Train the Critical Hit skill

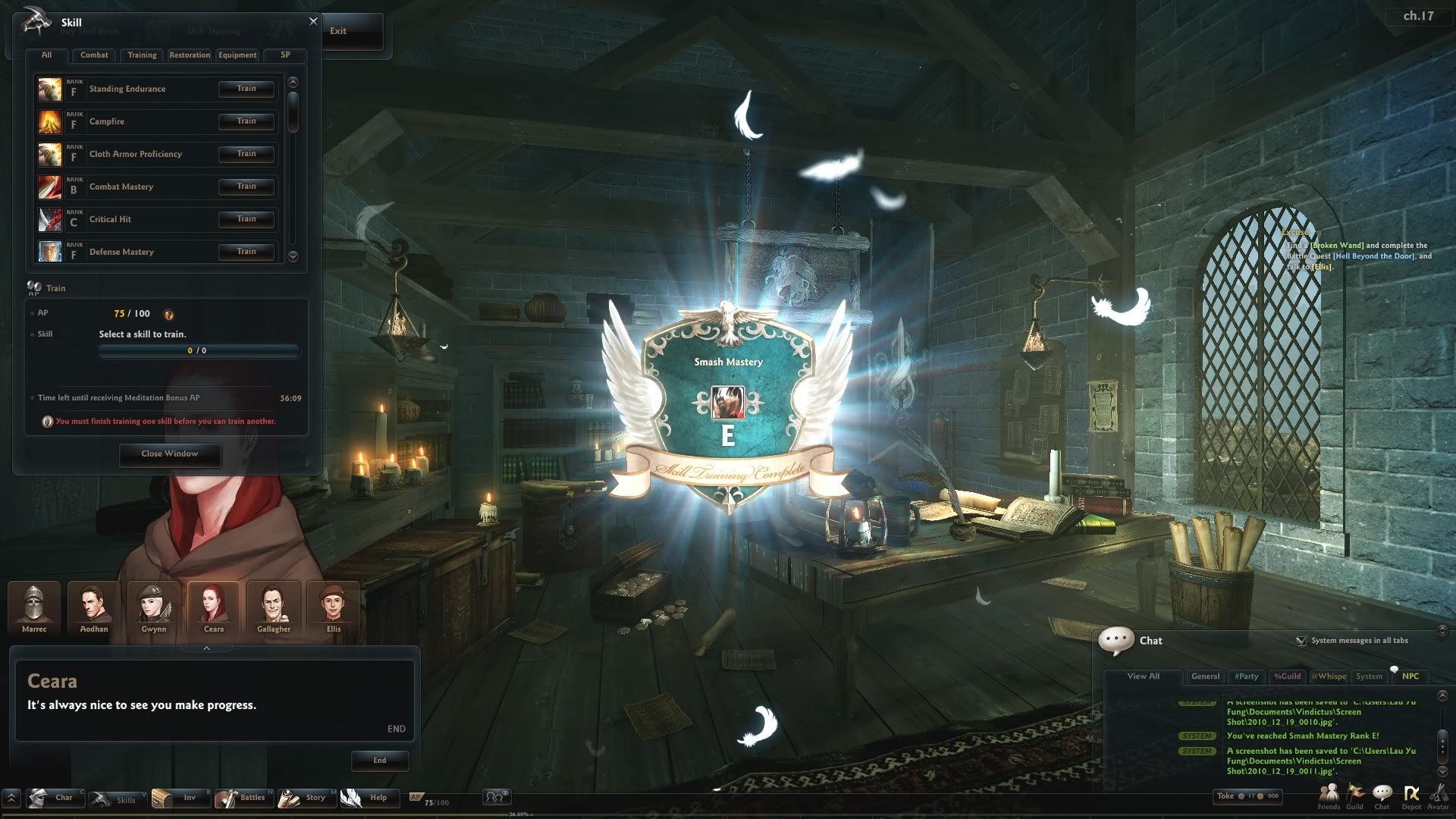pos(246,219)
